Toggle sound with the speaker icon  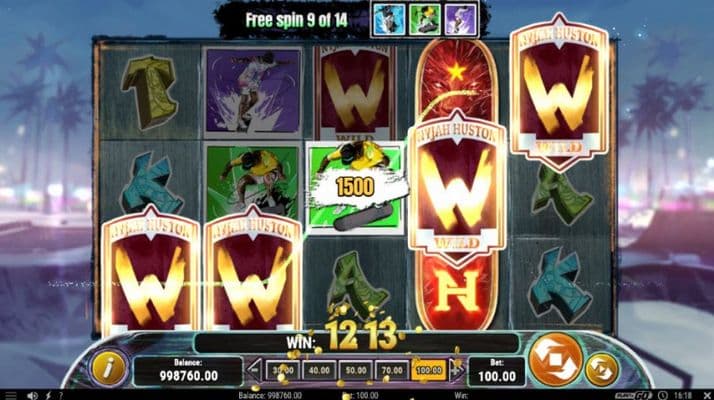32,395
